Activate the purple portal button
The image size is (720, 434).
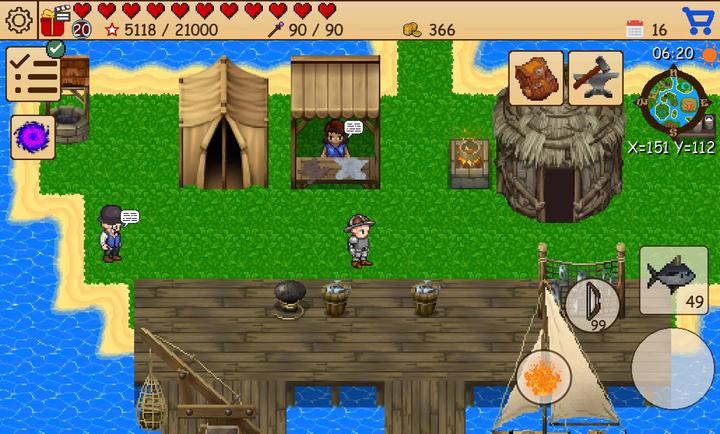(32, 137)
